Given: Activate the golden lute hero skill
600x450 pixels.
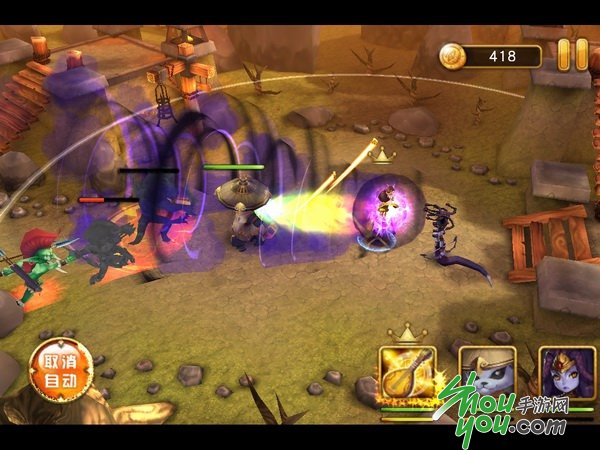Looking at the screenshot, I should 407,374.
